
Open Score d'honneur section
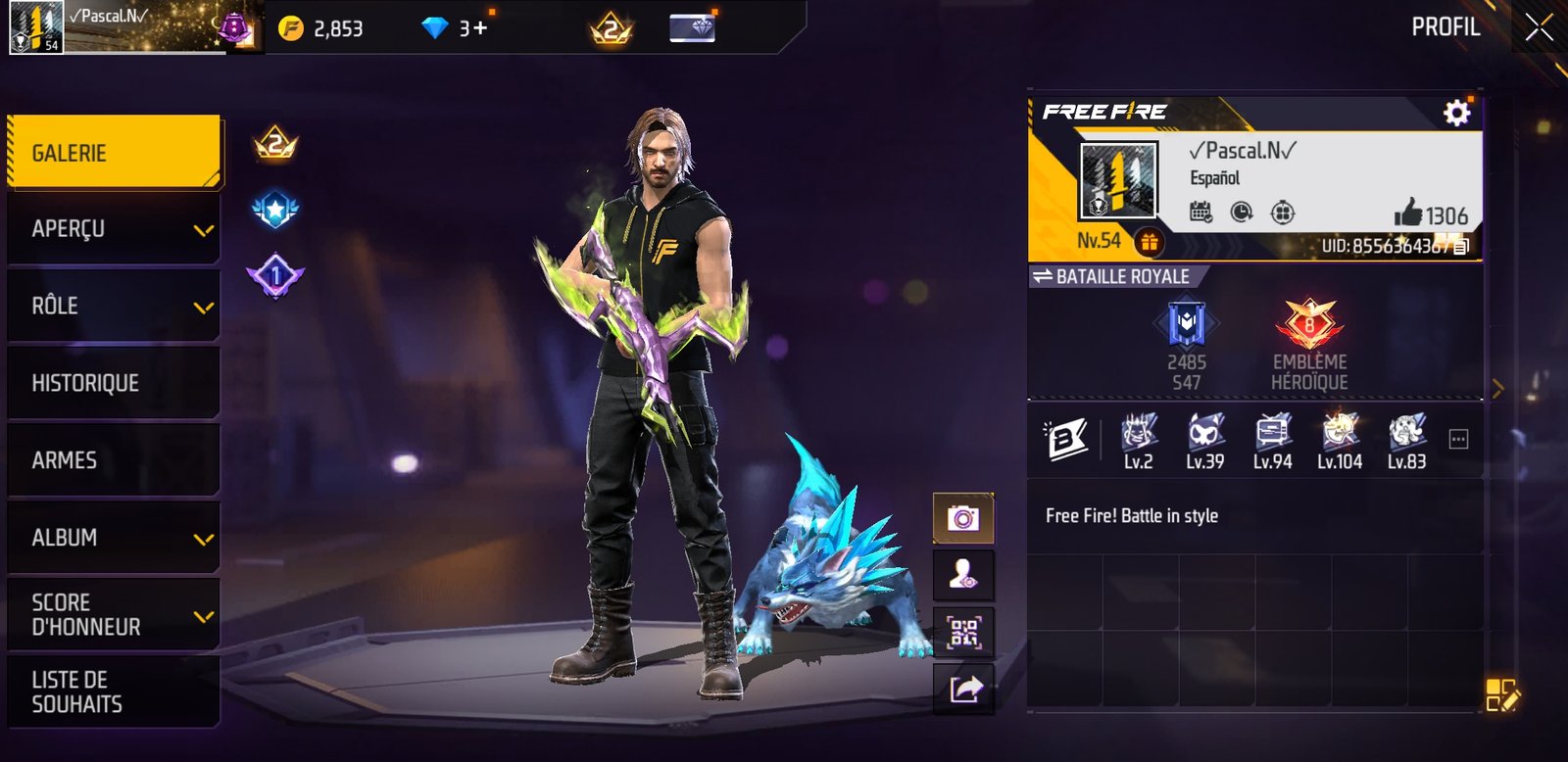pyautogui.click(x=114, y=614)
